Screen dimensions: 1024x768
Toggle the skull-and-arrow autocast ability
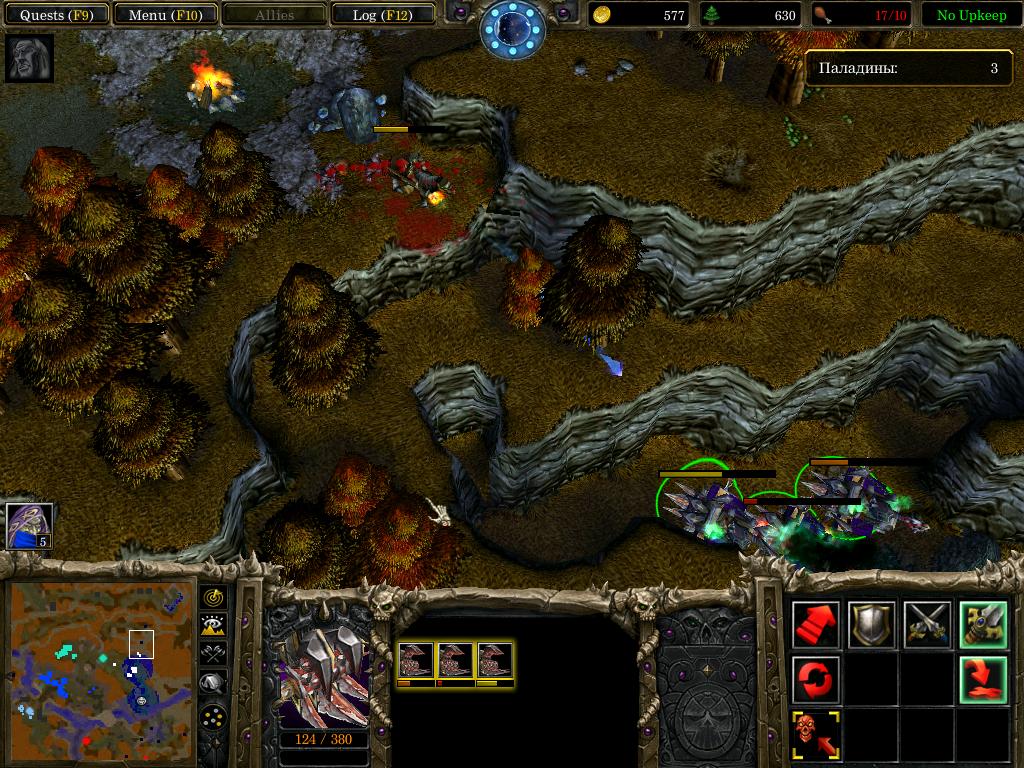coord(815,735)
